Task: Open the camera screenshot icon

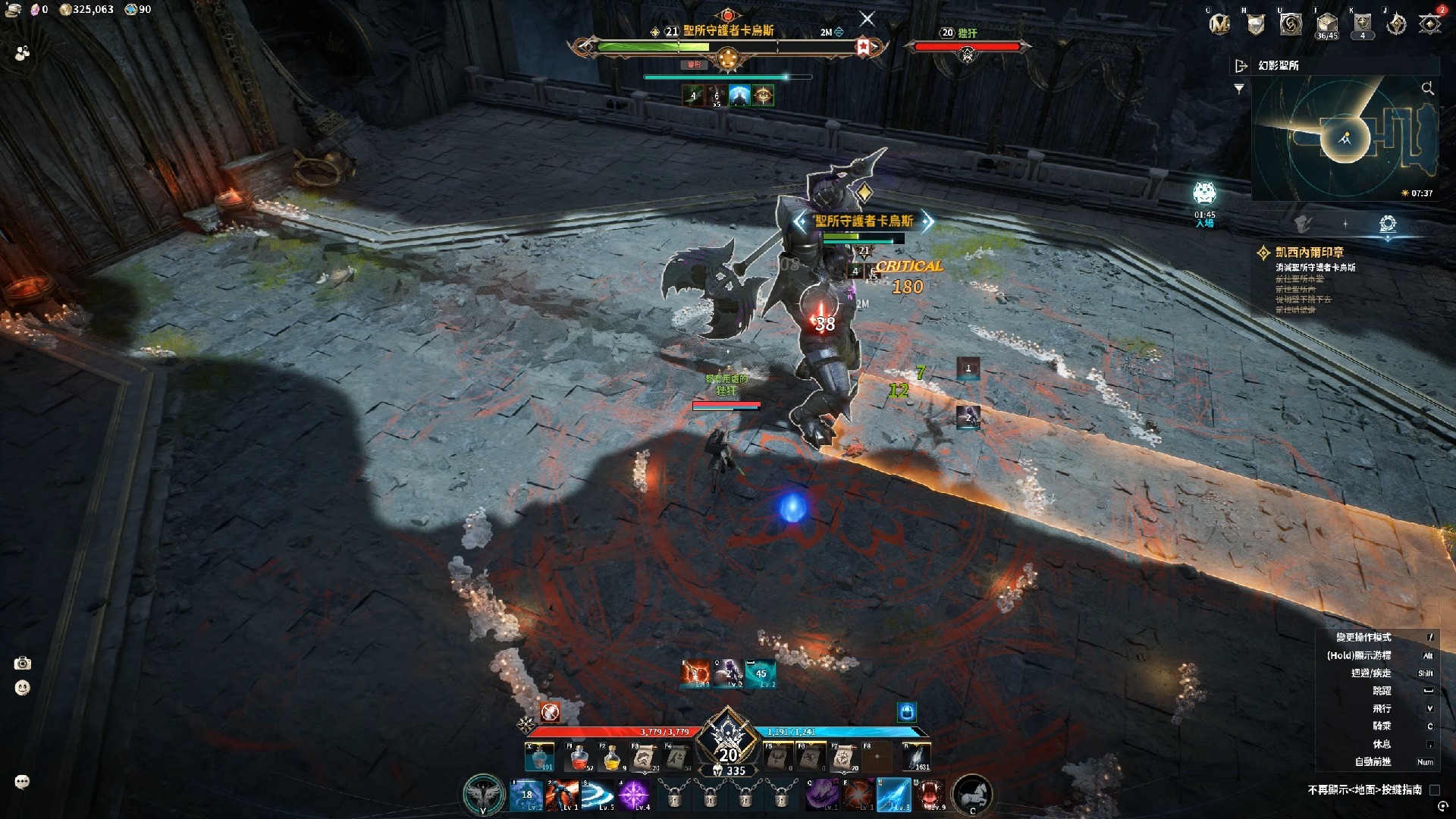Action: [23, 664]
